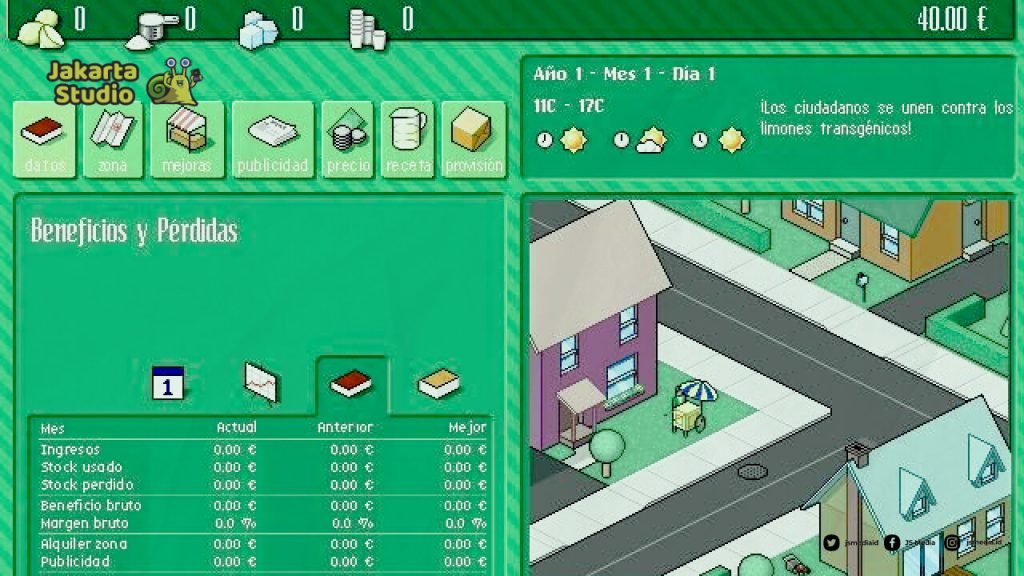Open the zona map menu
Viewport: 1024px width, 576px height.
(x=112, y=140)
